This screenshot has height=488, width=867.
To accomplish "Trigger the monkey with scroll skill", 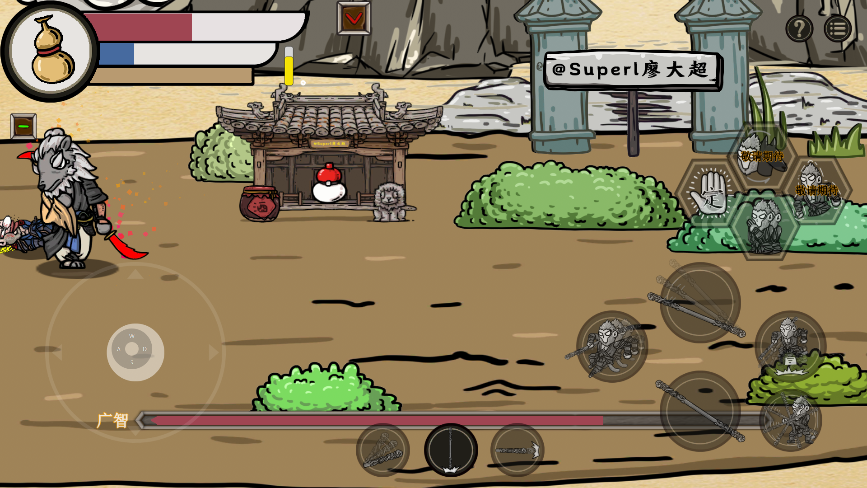I will (x=790, y=345).
